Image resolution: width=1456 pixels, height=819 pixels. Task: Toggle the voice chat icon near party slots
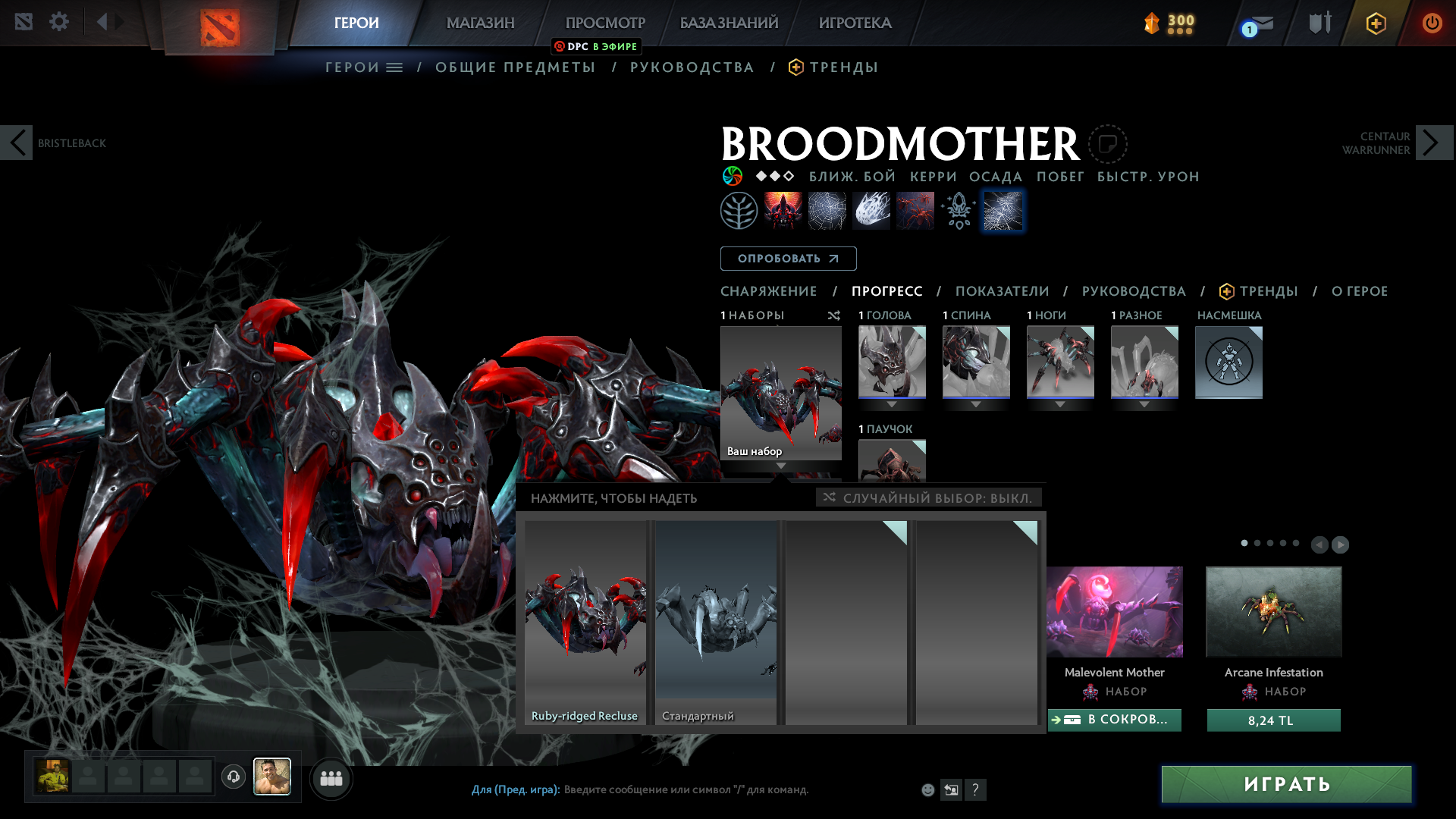[x=234, y=777]
